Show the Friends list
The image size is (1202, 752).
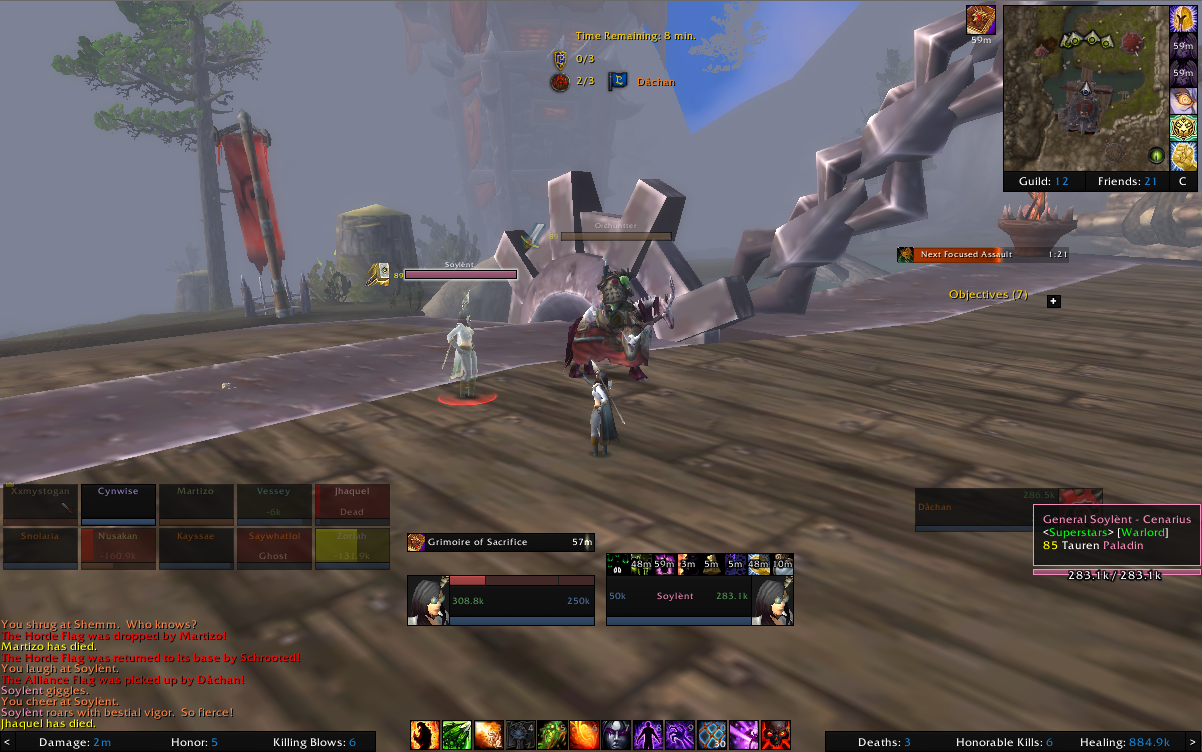[1125, 181]
